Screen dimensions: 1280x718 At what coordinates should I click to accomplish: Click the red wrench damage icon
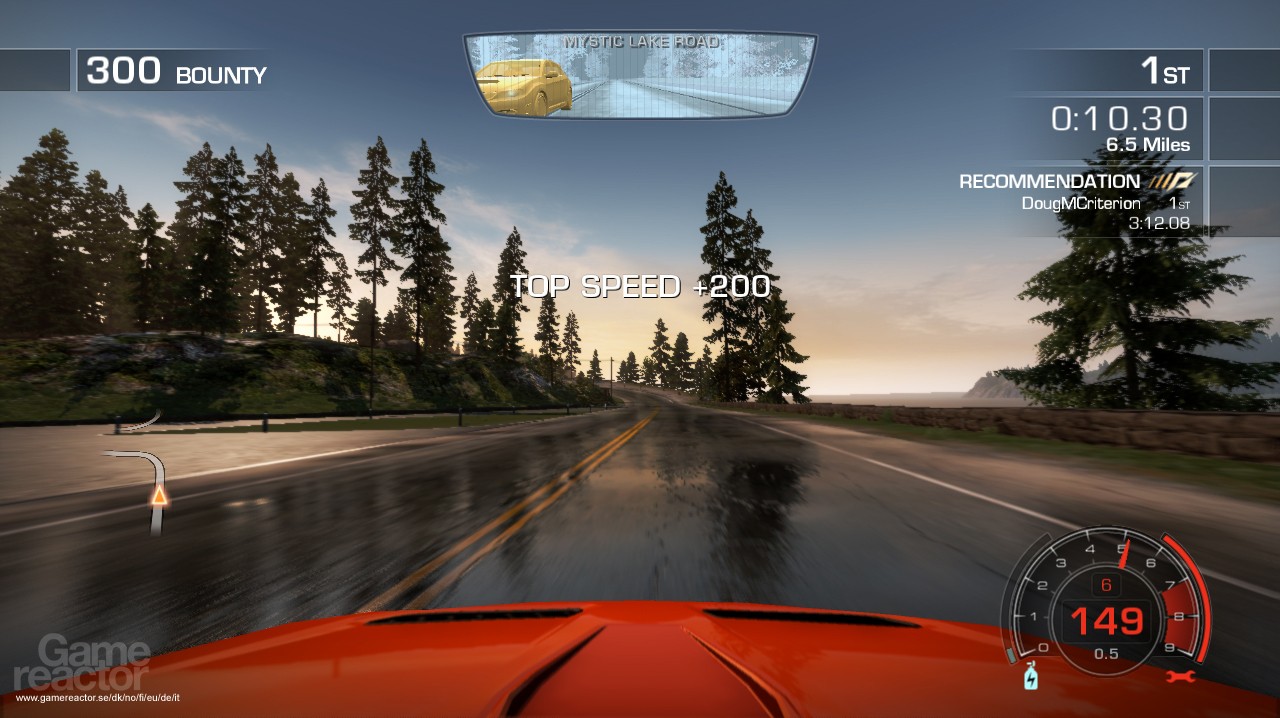1181,677
